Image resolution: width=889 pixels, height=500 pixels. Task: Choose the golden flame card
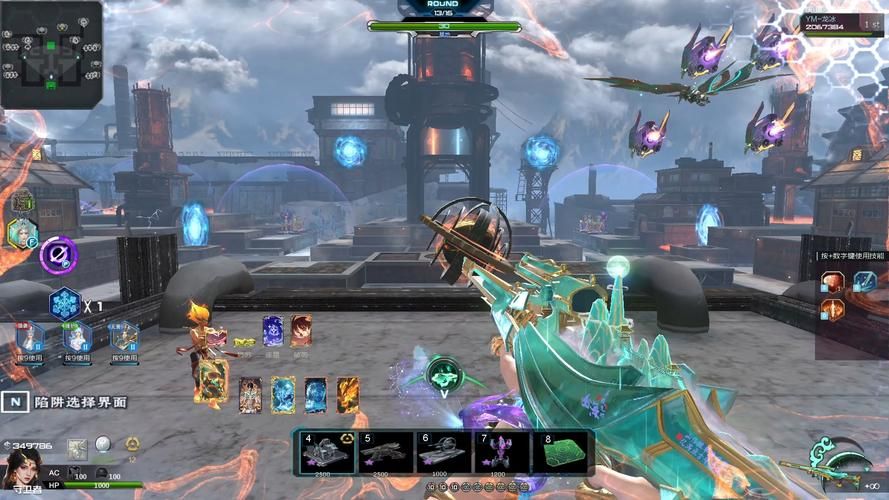347,395
